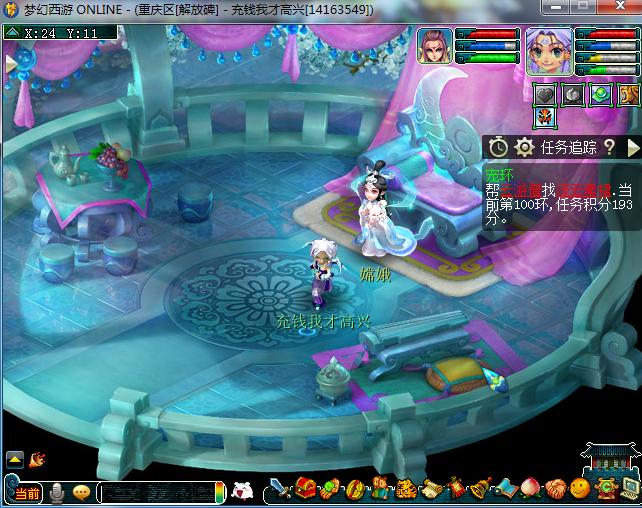Open the player character portrait

click(x=549, y=52)
